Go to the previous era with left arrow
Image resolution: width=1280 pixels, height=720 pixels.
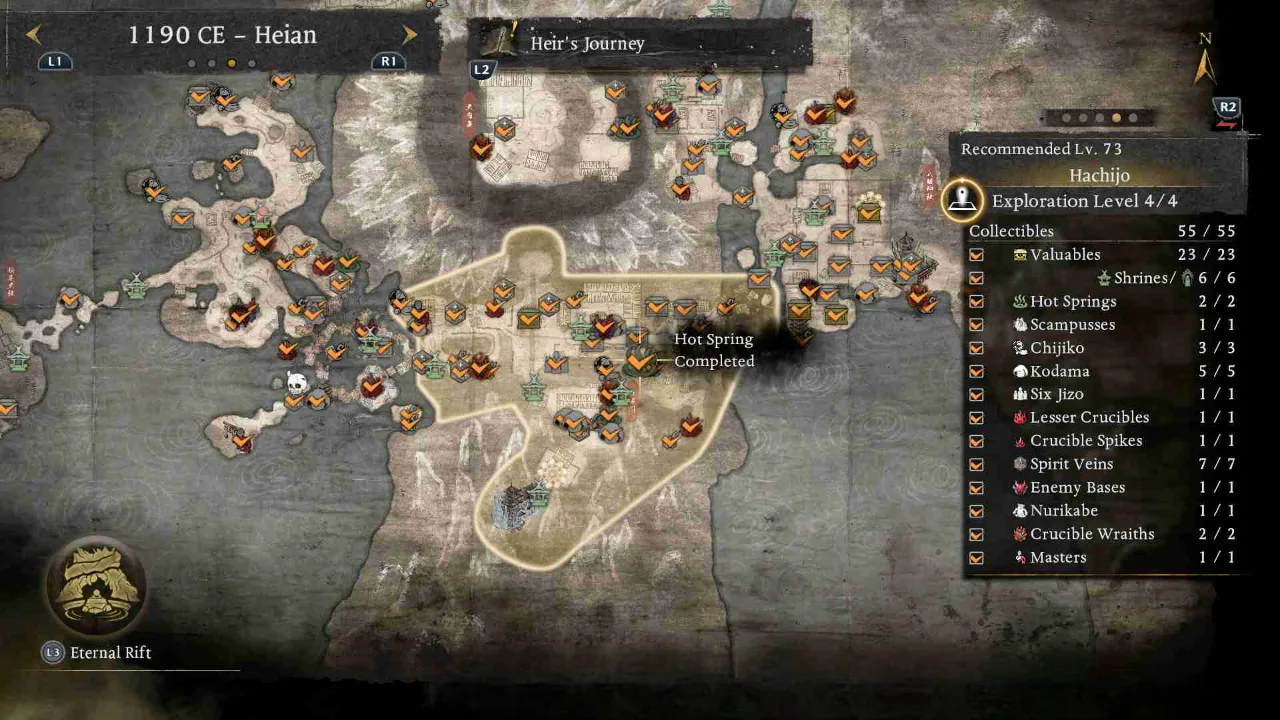pos(33,35)
